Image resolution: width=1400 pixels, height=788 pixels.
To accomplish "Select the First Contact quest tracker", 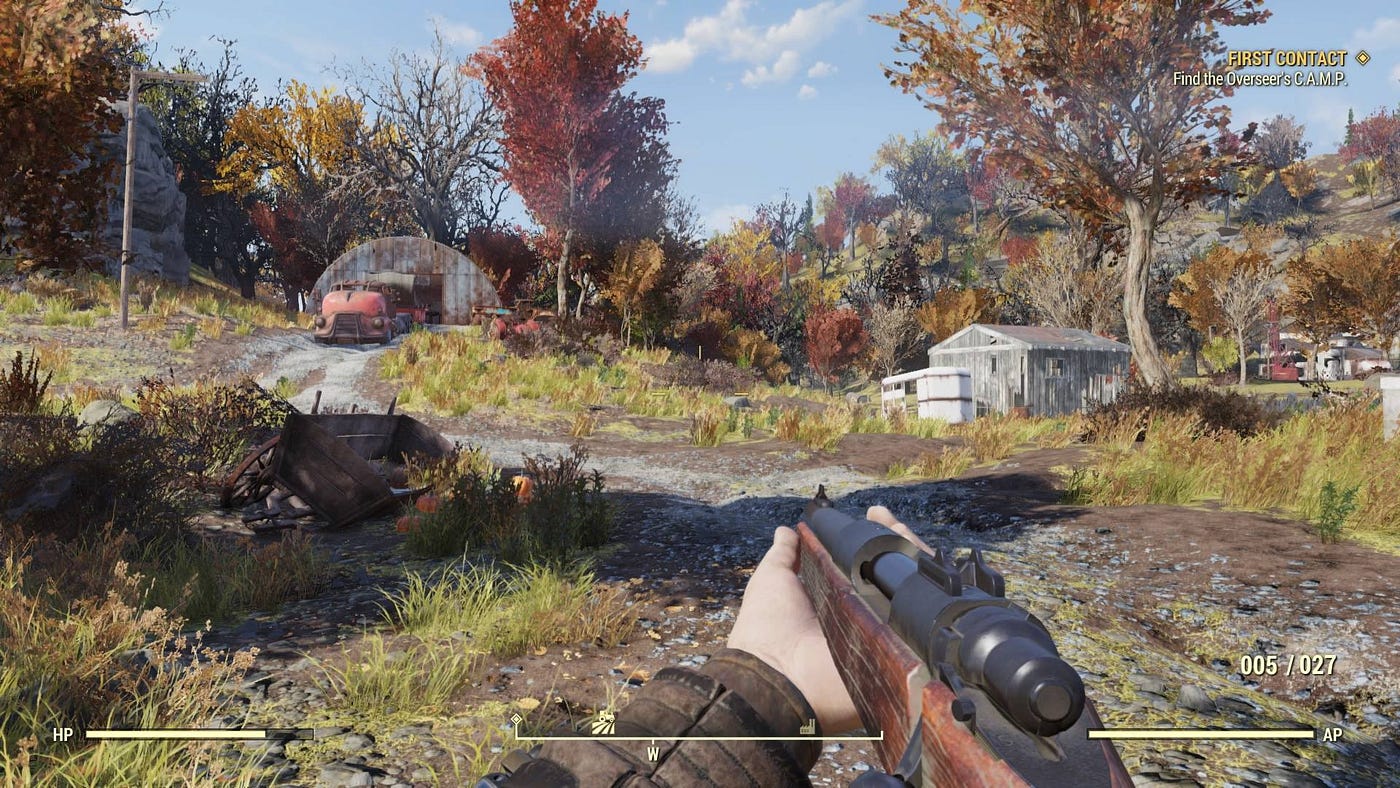I will 1288,58.
